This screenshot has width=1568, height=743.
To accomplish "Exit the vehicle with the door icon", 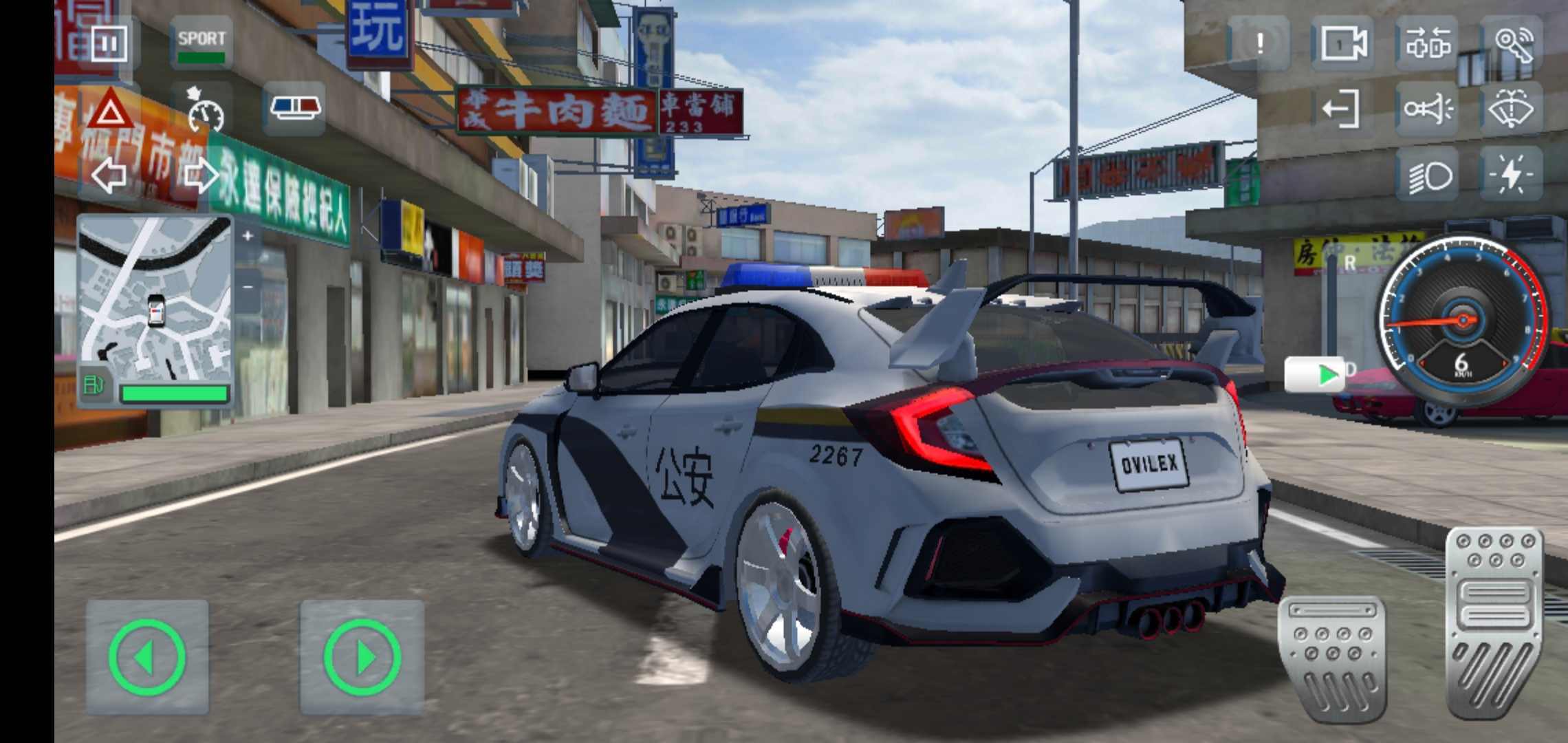I will (x=1342, y=109).
